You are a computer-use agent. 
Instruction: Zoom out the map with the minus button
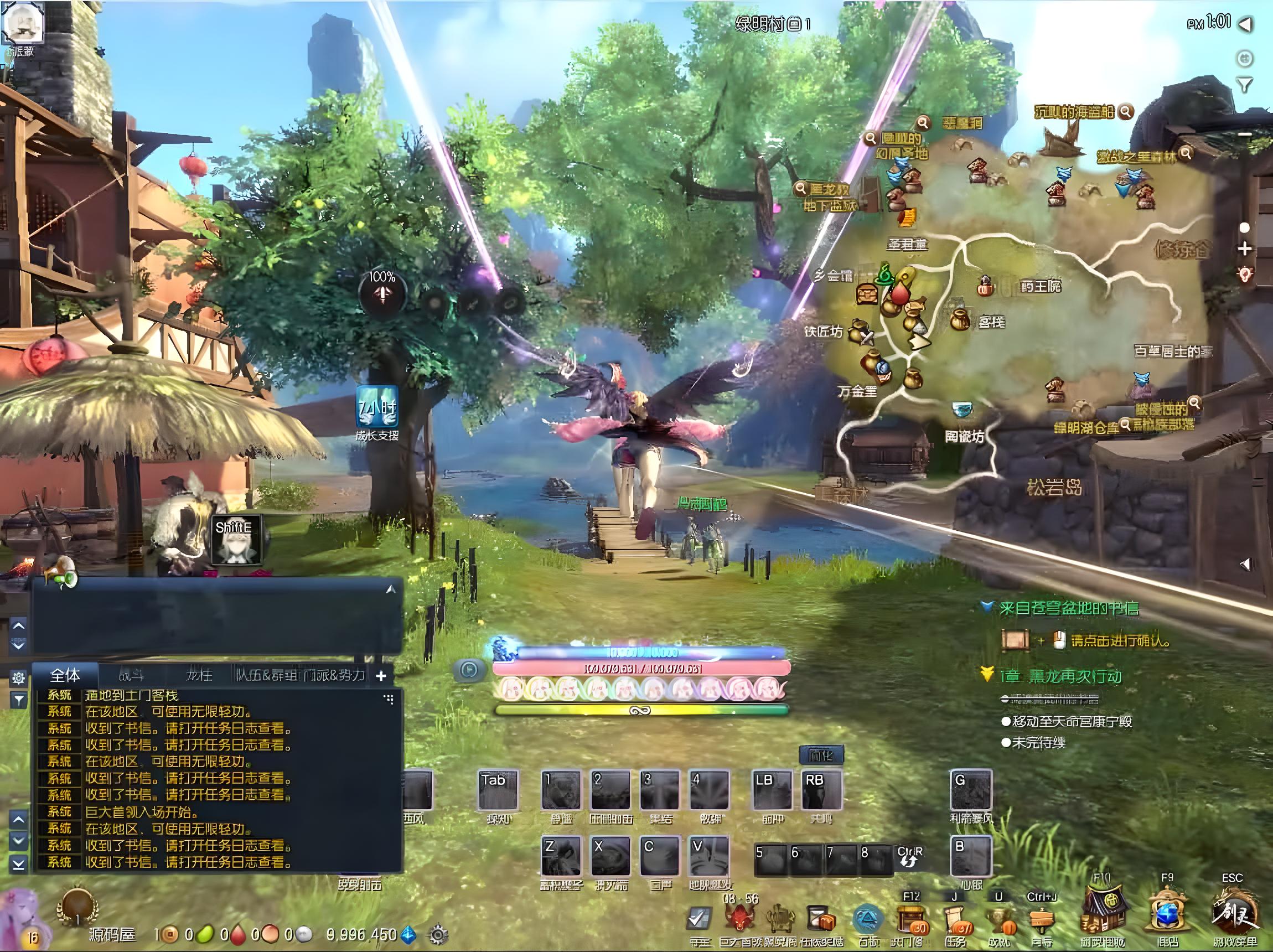tap(1245, 134)
